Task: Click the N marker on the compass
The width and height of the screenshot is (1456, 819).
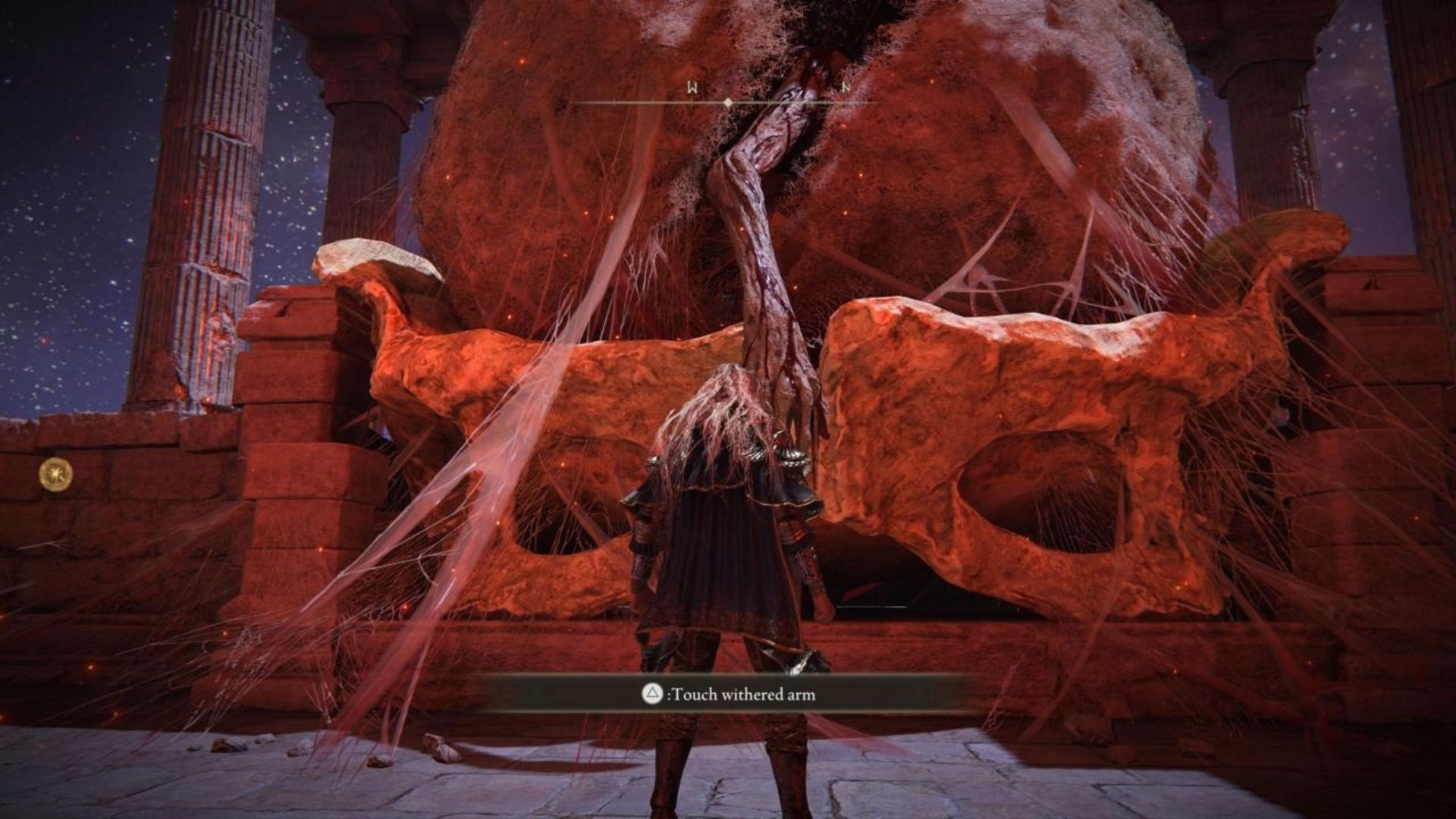Action: click(846, 87)
